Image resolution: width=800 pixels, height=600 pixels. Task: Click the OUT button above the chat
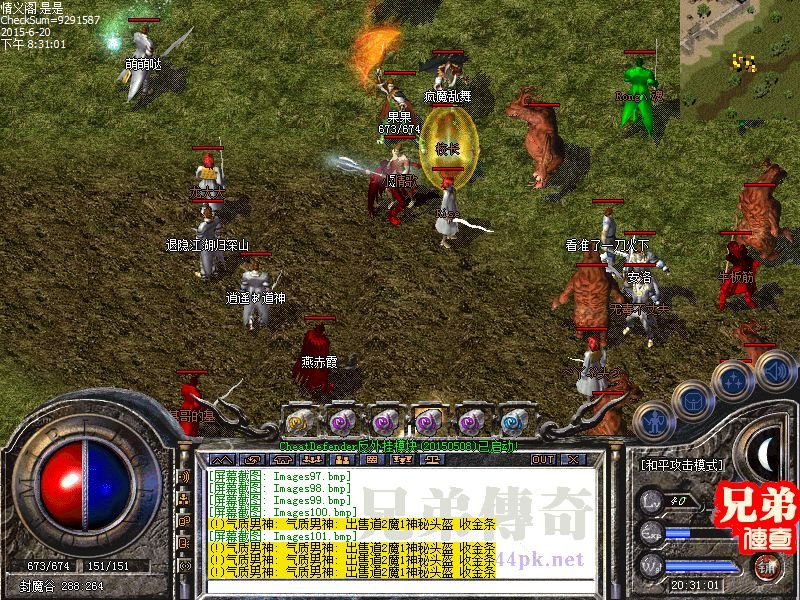pos(543,460)
